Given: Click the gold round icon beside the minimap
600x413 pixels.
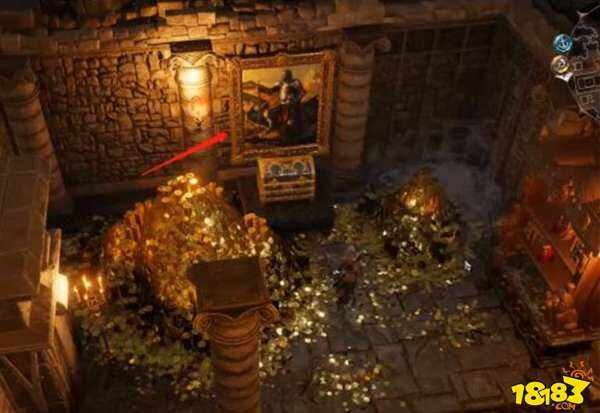Looking at the screenshot, I should [x=562, y=65].
